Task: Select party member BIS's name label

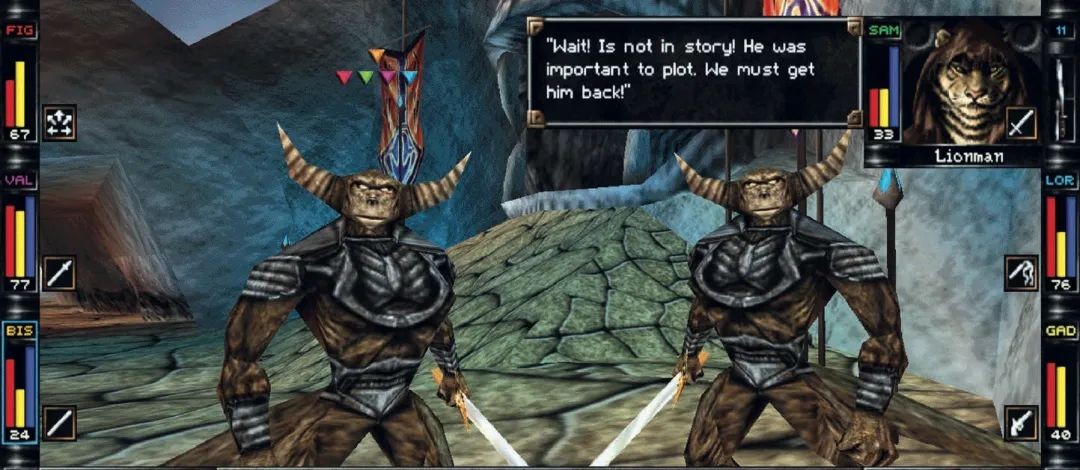Action: 19,330
